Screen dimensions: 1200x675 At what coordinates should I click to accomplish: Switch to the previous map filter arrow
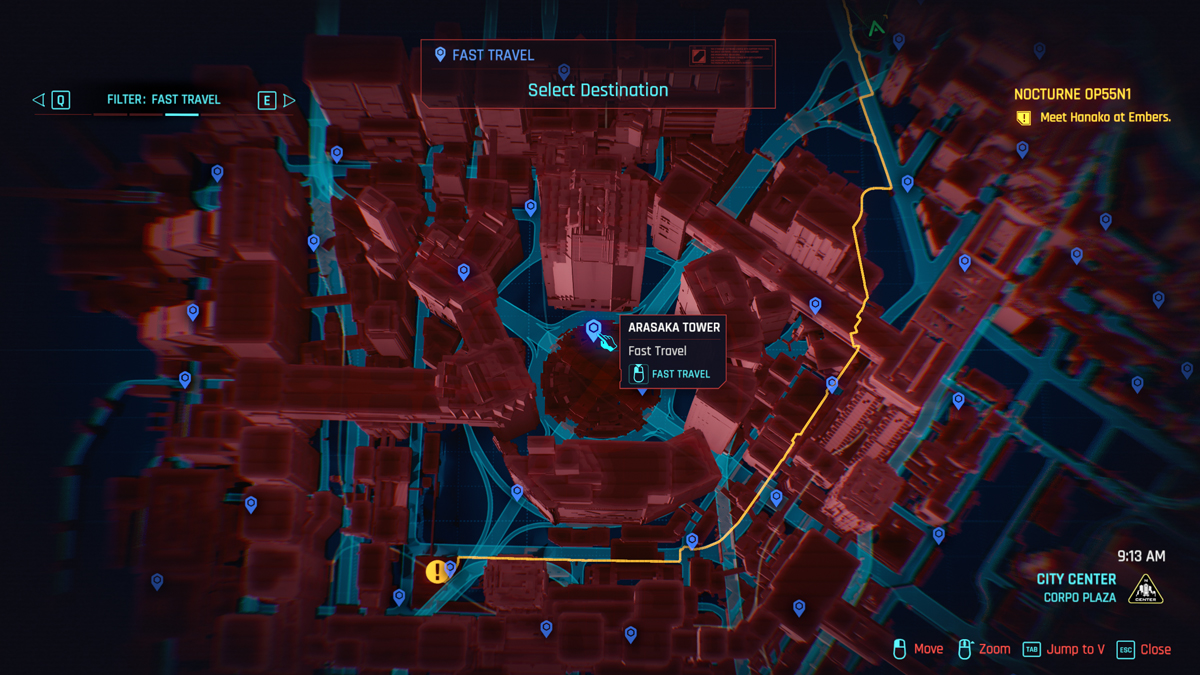click(x=39, y=100)
